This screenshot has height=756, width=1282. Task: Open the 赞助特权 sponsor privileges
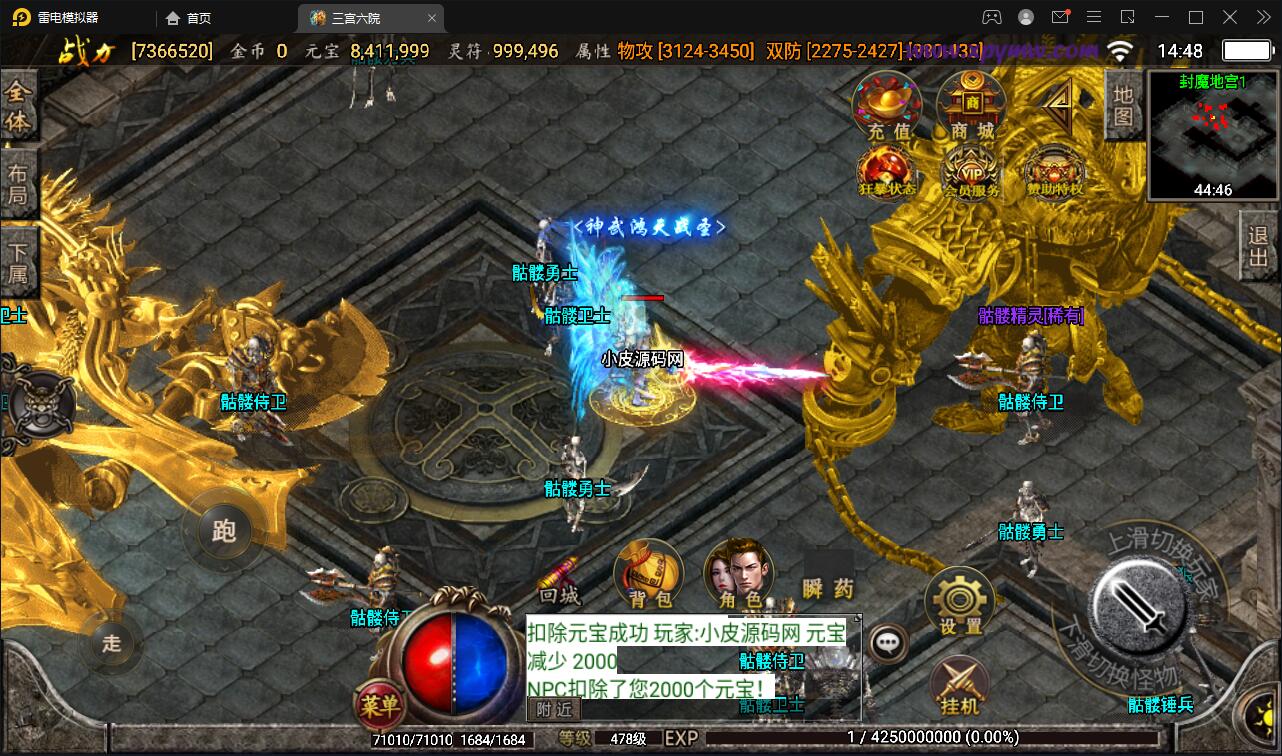point(1056,172)
